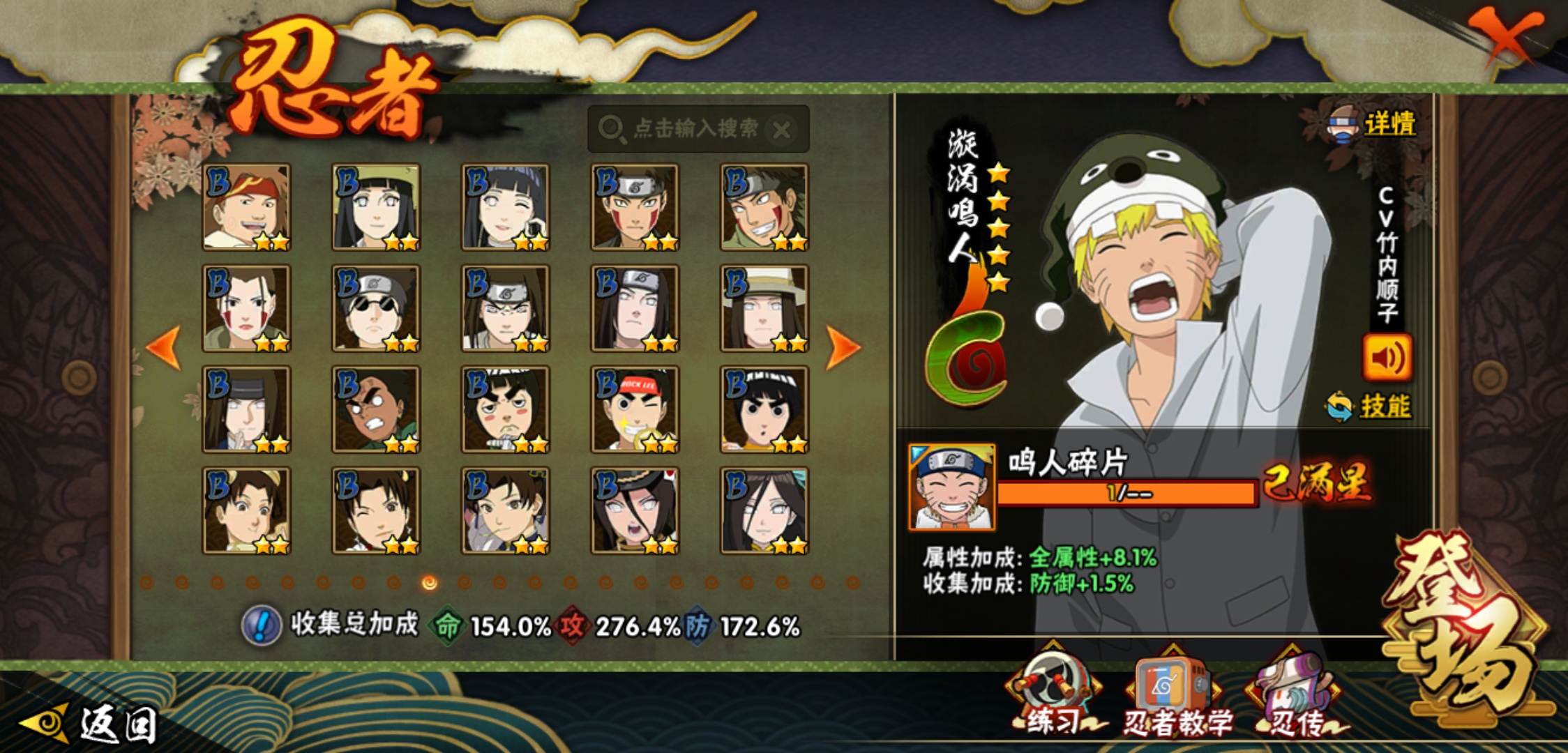Go to the previous page of ninjas

(x=165, y=348)
